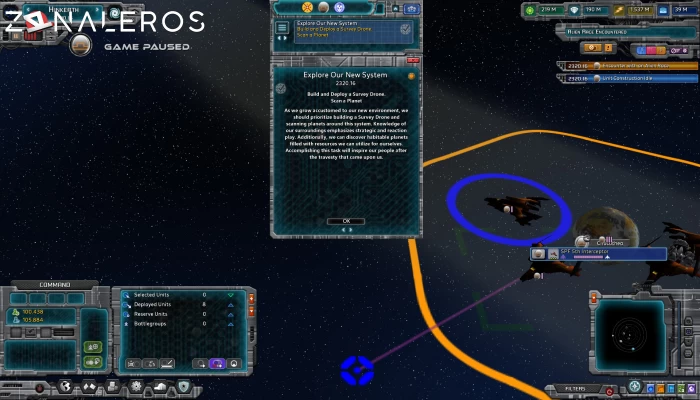Activate the highlighted purple unit button
Image resolution: width=700 pixels, height=400 pixels.
click(x=217, y=363)
